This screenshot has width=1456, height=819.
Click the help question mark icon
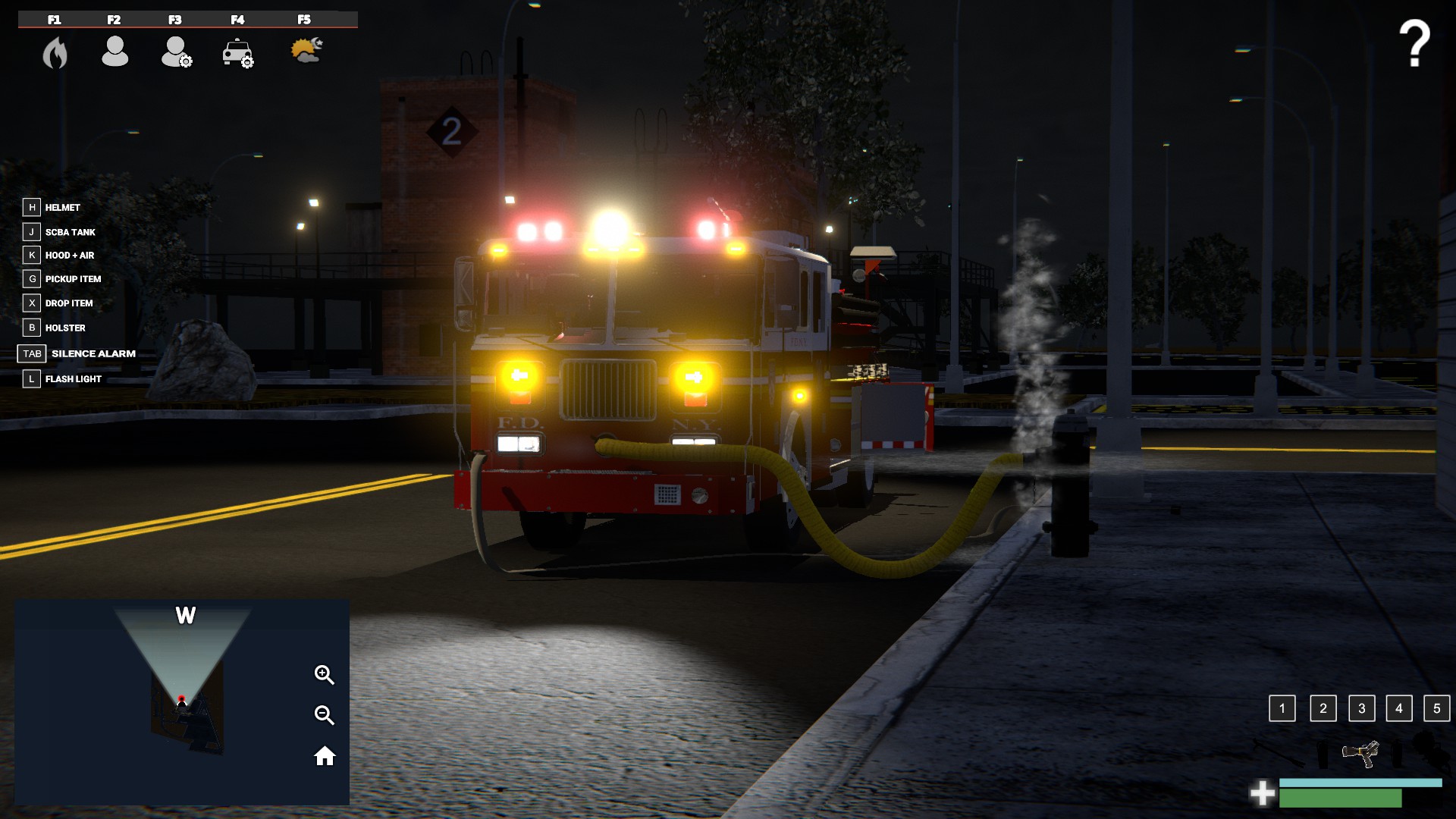pyautogui.click(x=1414, y=40)
